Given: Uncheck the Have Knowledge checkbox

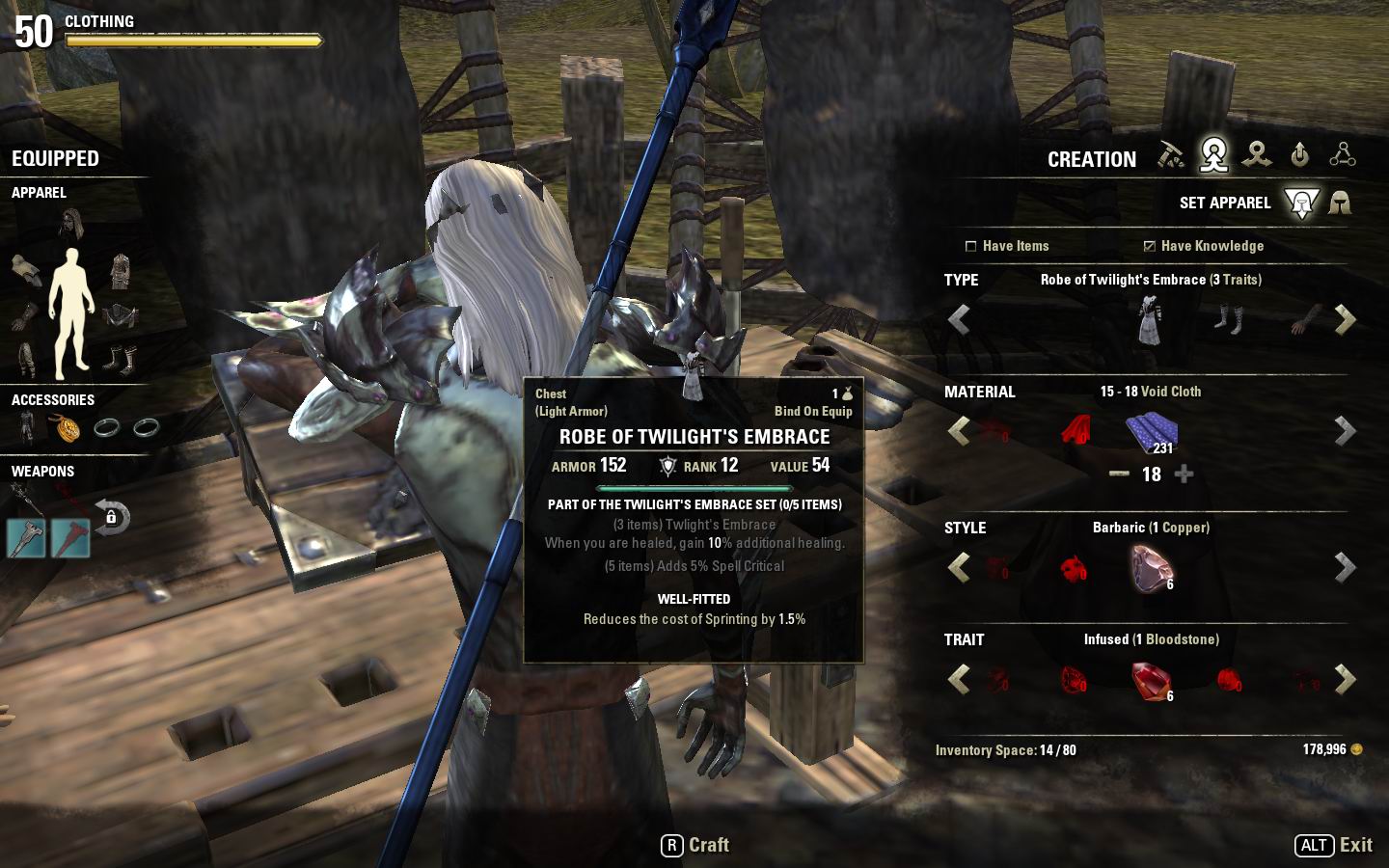Looking at the screenshot, I should 1149,246.
